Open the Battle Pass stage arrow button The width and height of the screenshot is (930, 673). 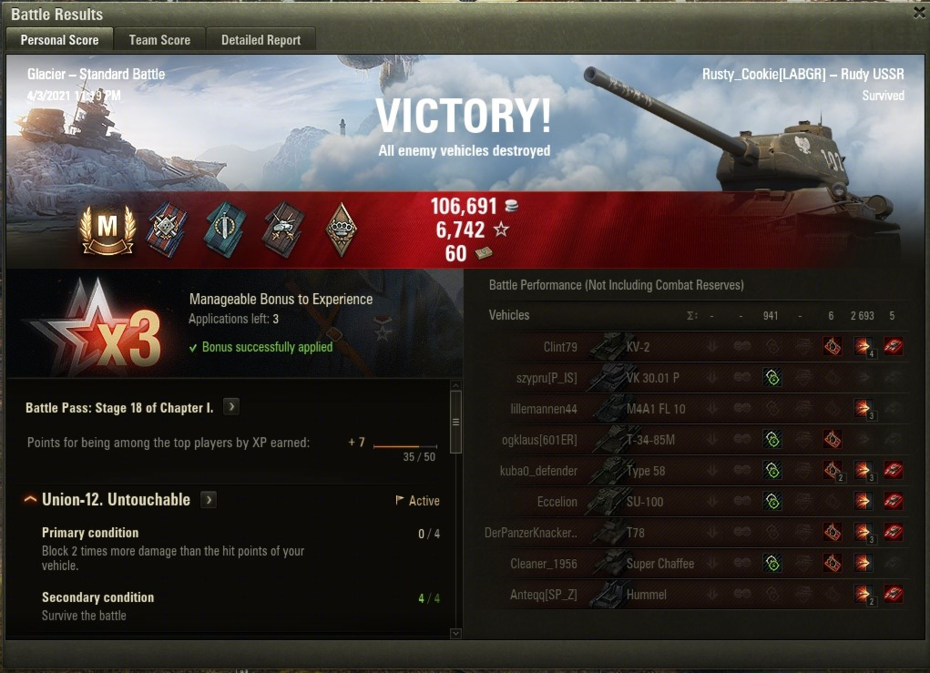point(231,407)
